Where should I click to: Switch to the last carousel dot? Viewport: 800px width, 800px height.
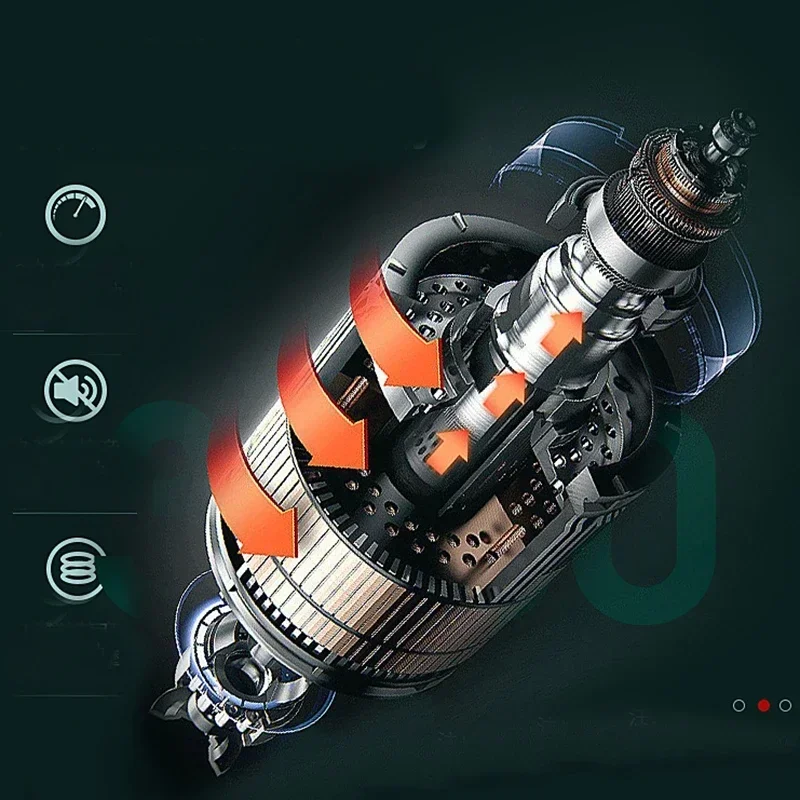point(785,705)
